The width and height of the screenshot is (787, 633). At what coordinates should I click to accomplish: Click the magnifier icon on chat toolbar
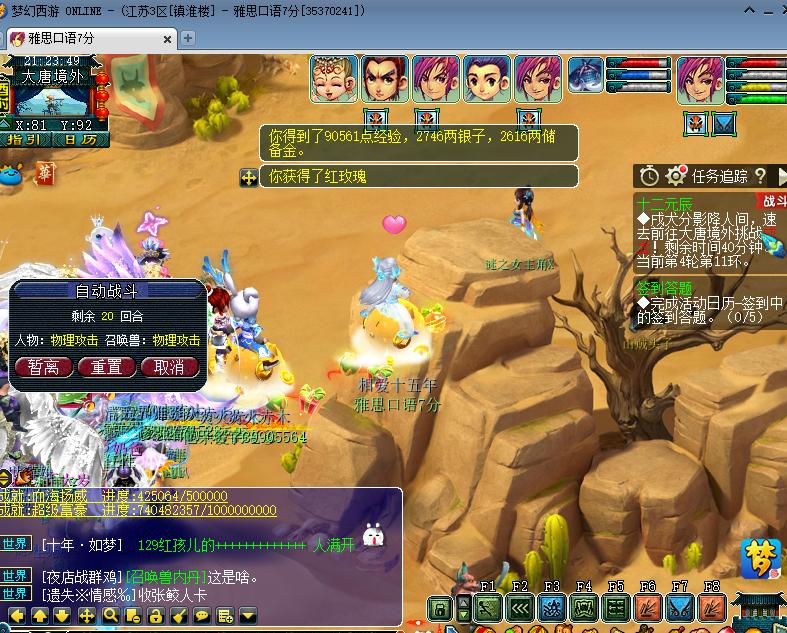(x=109, y=616)
